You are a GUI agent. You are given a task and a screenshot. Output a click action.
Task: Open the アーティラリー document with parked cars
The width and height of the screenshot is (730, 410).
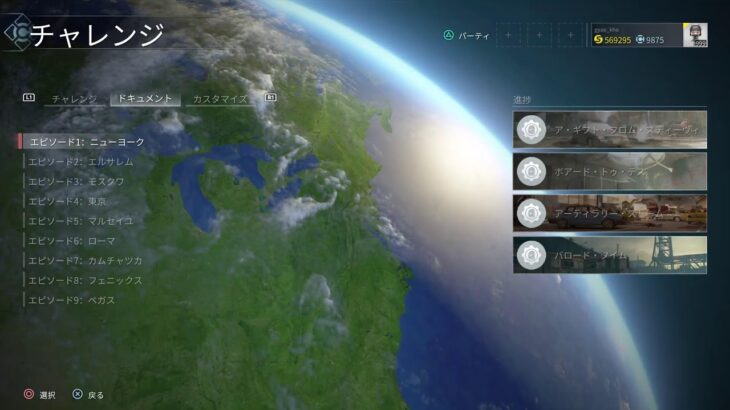point(610,213)
